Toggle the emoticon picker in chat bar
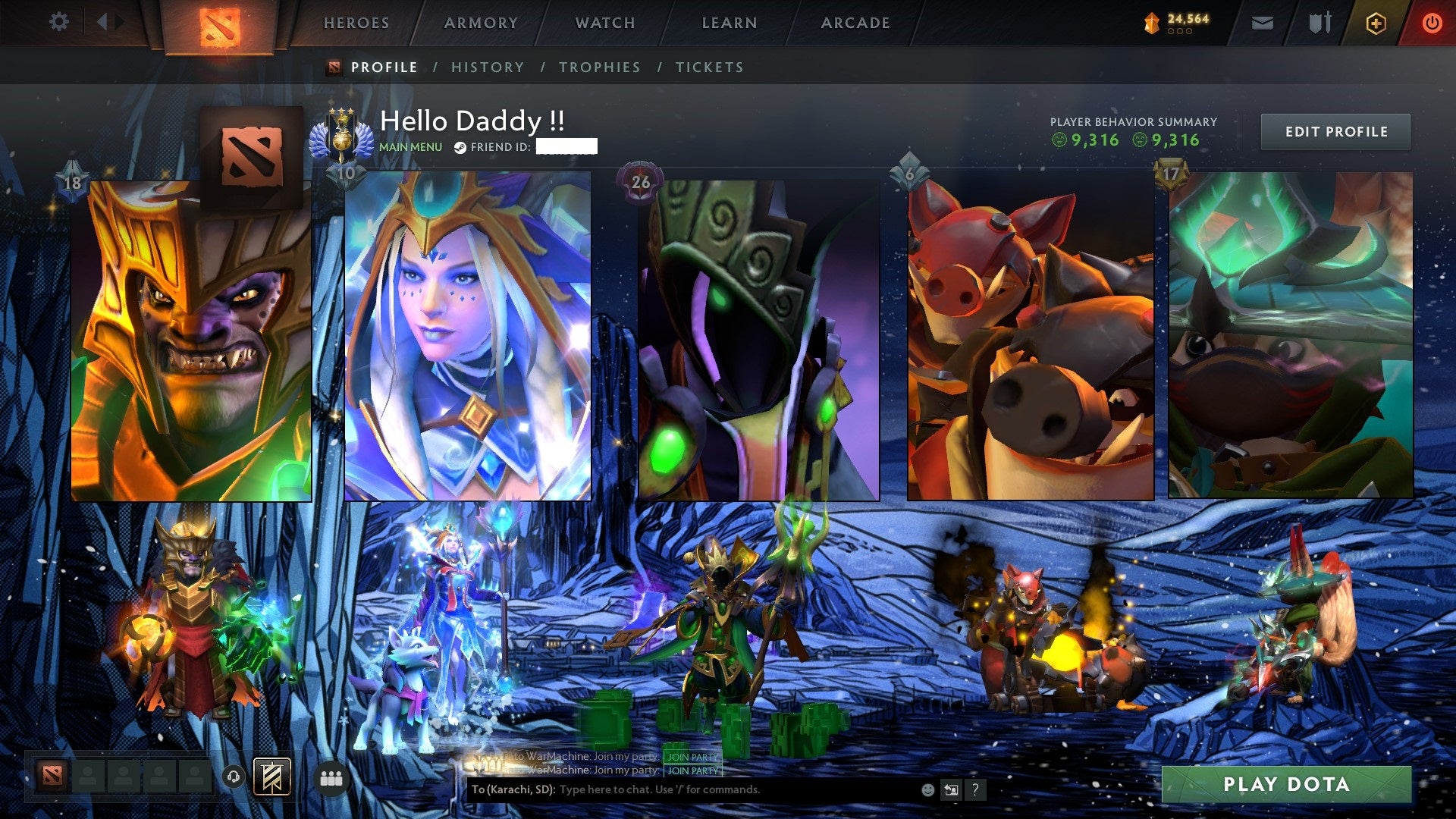The width and height of the screenshot is (1456, 819). tap(927, 789)
